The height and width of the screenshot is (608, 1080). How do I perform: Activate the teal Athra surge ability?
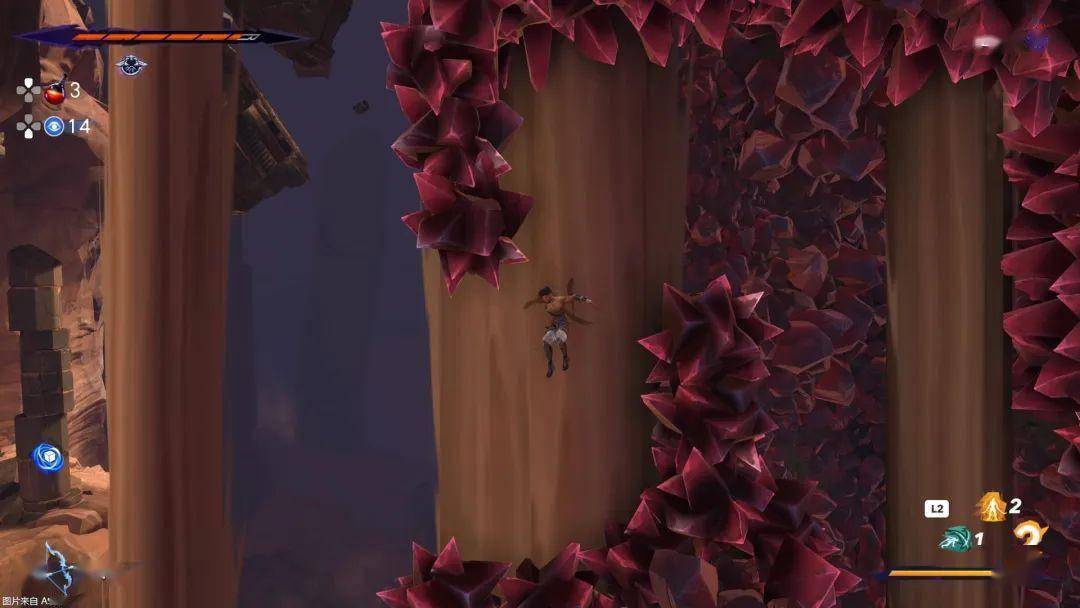956,539
